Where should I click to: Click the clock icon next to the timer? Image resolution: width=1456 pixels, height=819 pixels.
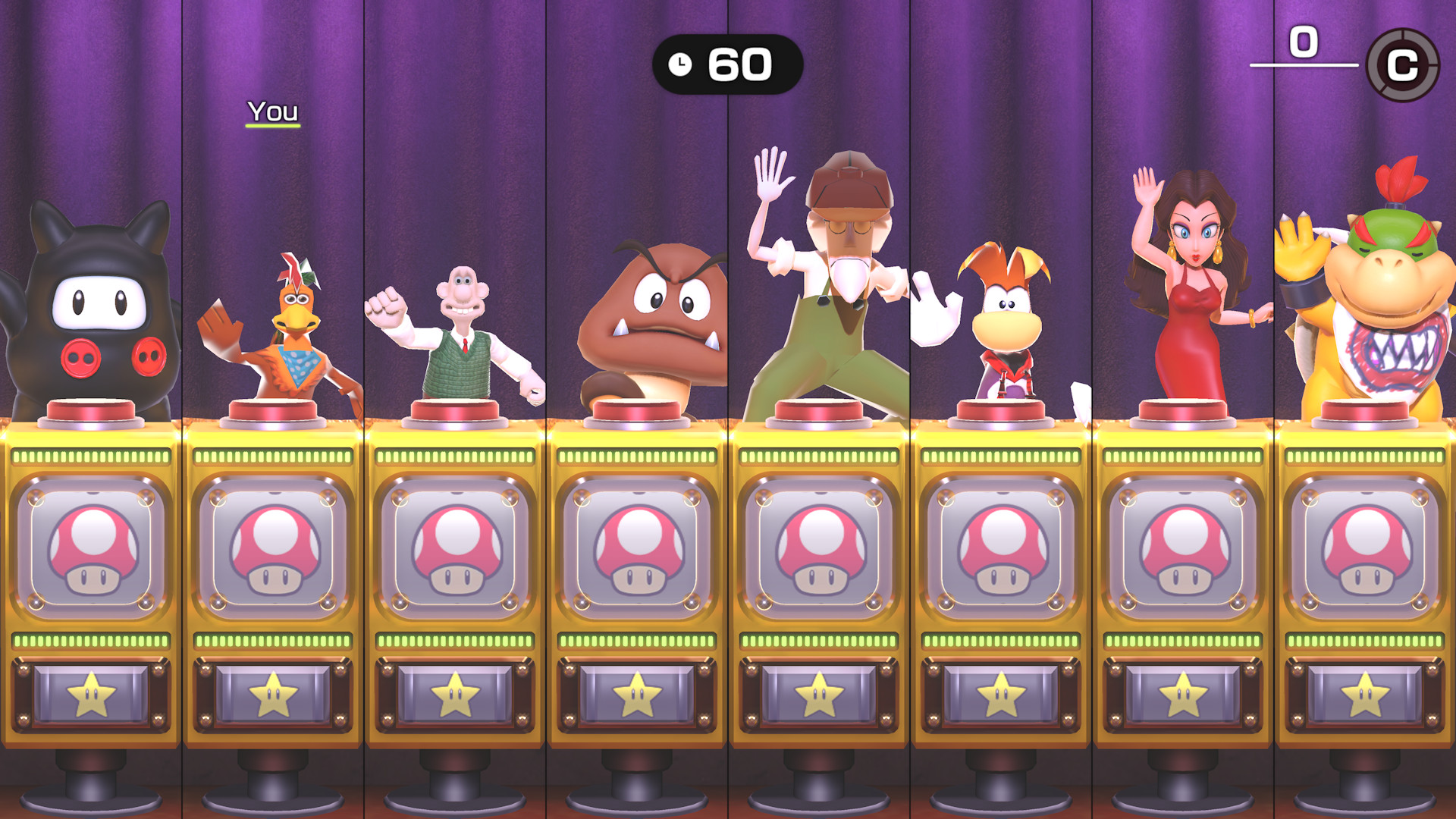click(682, 64)
